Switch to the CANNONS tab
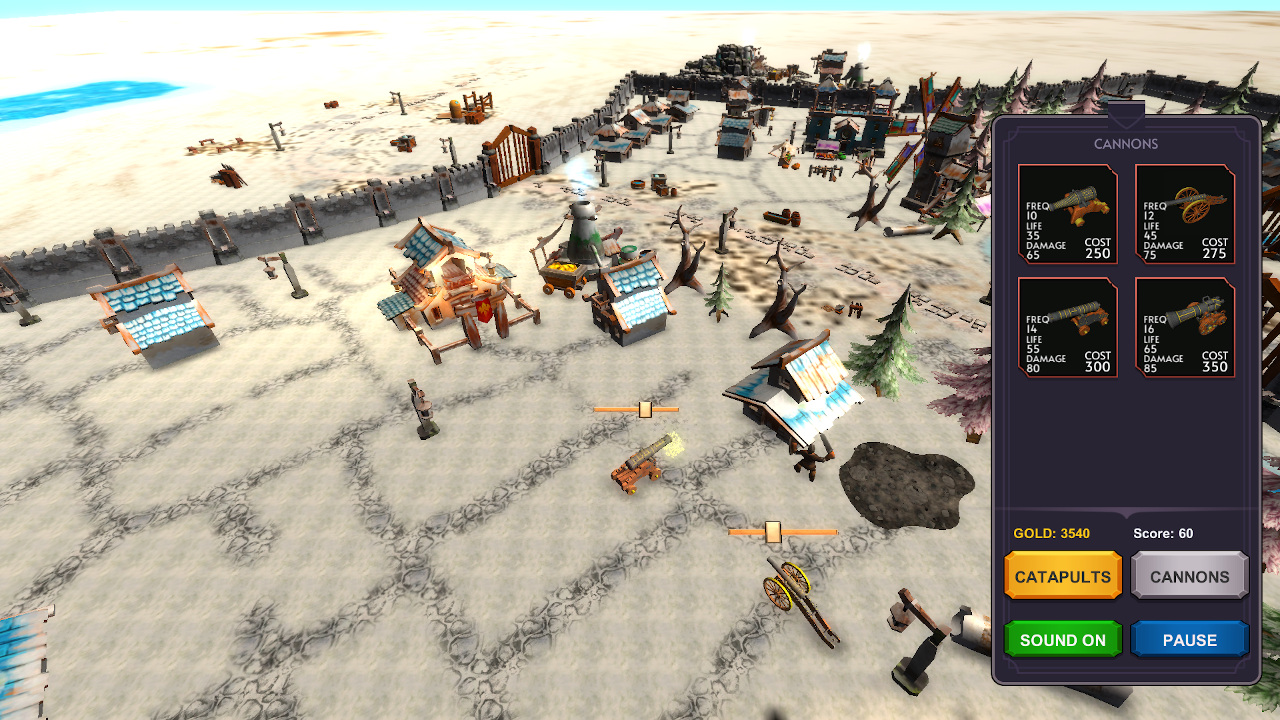The image size is (1280, 720). tap(1189, 576)
